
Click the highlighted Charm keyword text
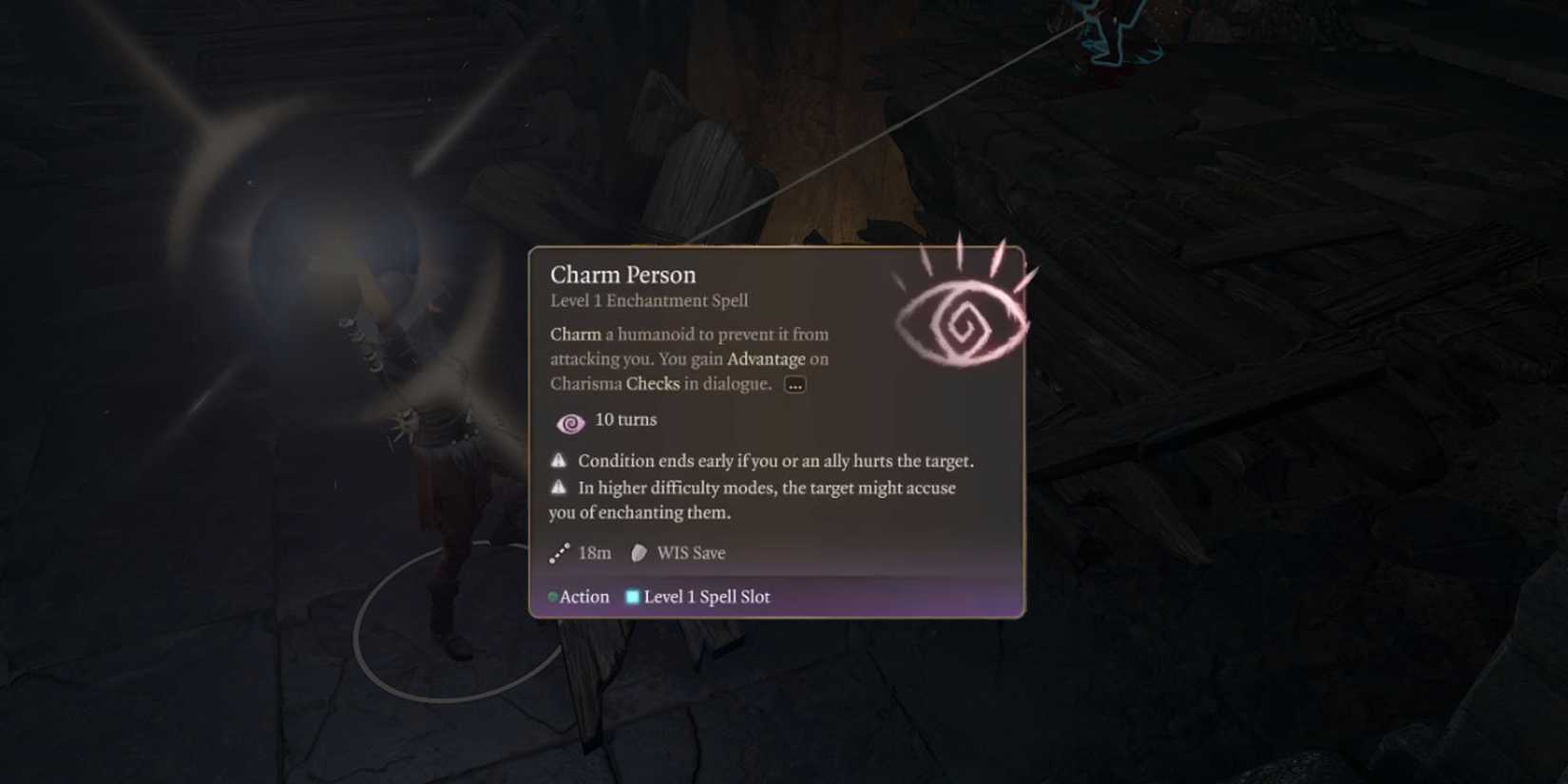coord(574,335)
